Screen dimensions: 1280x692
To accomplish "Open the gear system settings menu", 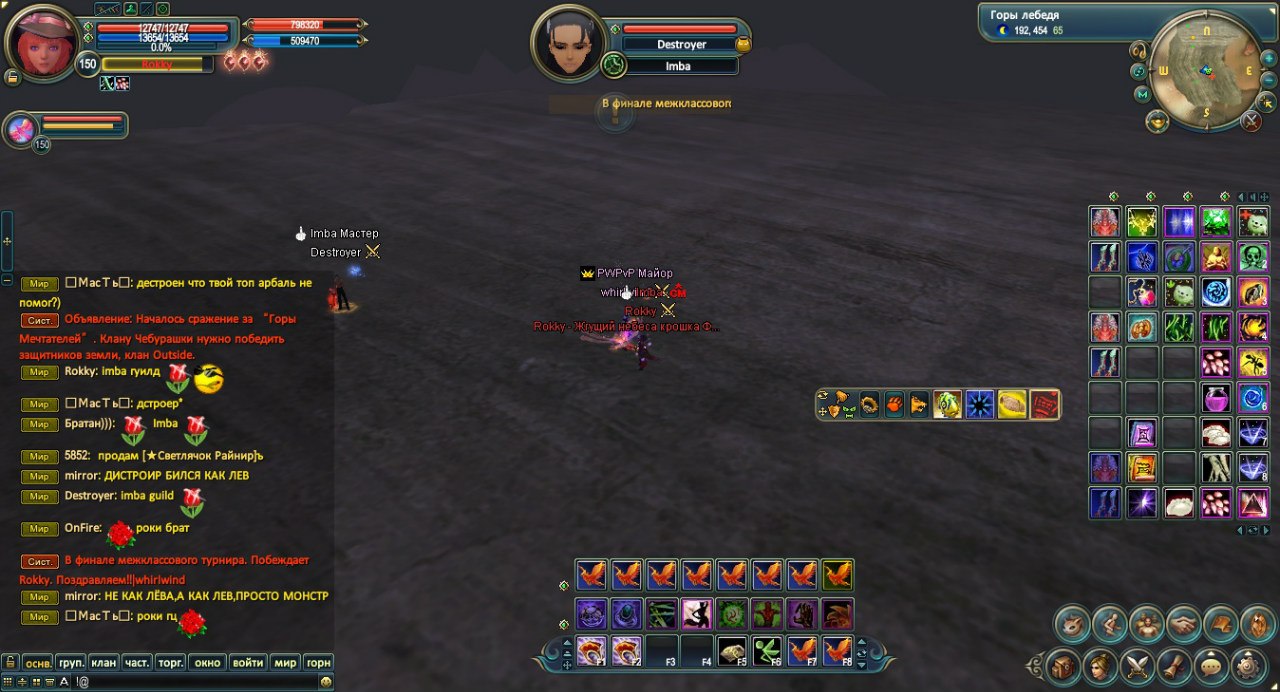I will [x=1249, y=665].
